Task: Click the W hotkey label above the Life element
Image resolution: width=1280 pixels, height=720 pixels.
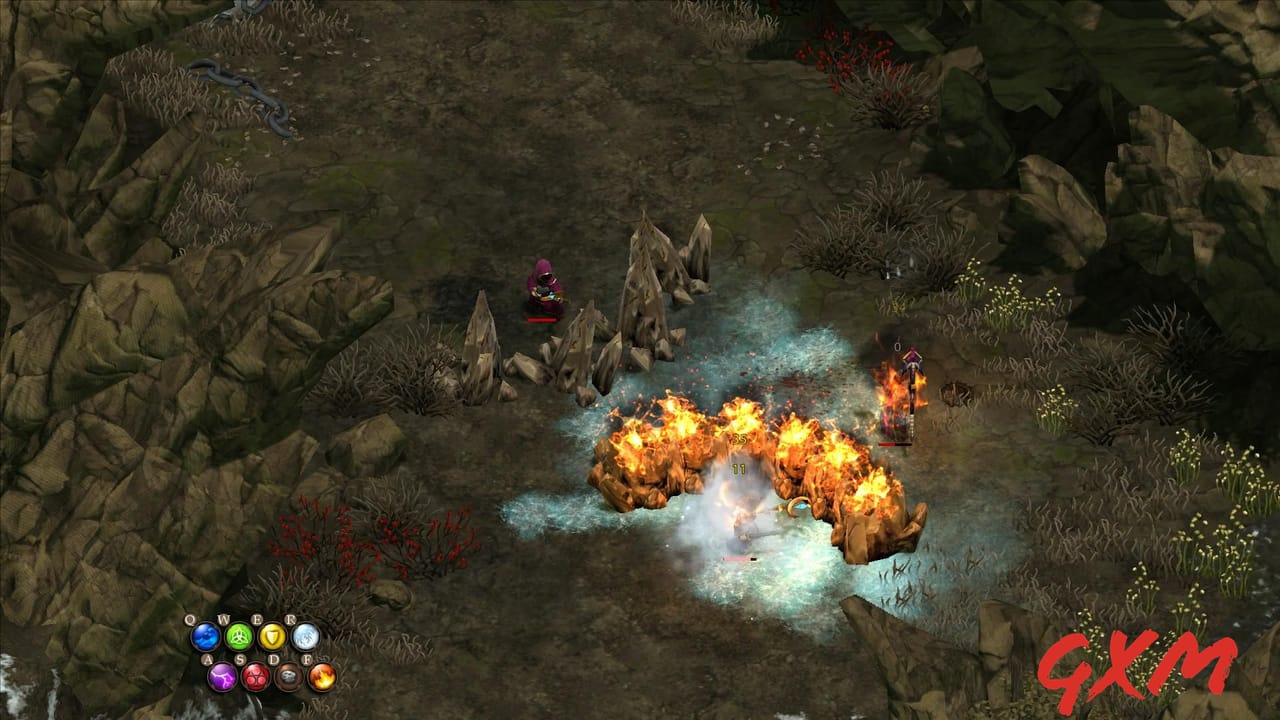Action: pos(225,618)
